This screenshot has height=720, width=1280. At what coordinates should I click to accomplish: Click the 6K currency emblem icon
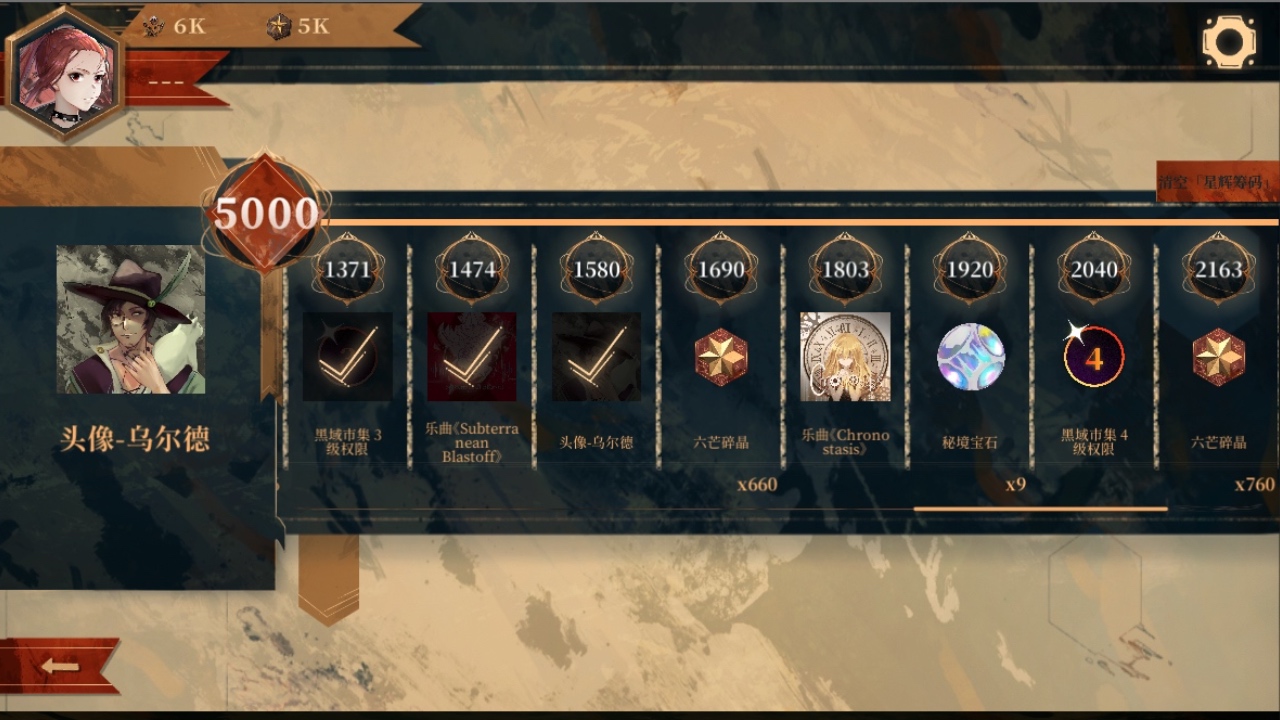click(x=154, y=27)
